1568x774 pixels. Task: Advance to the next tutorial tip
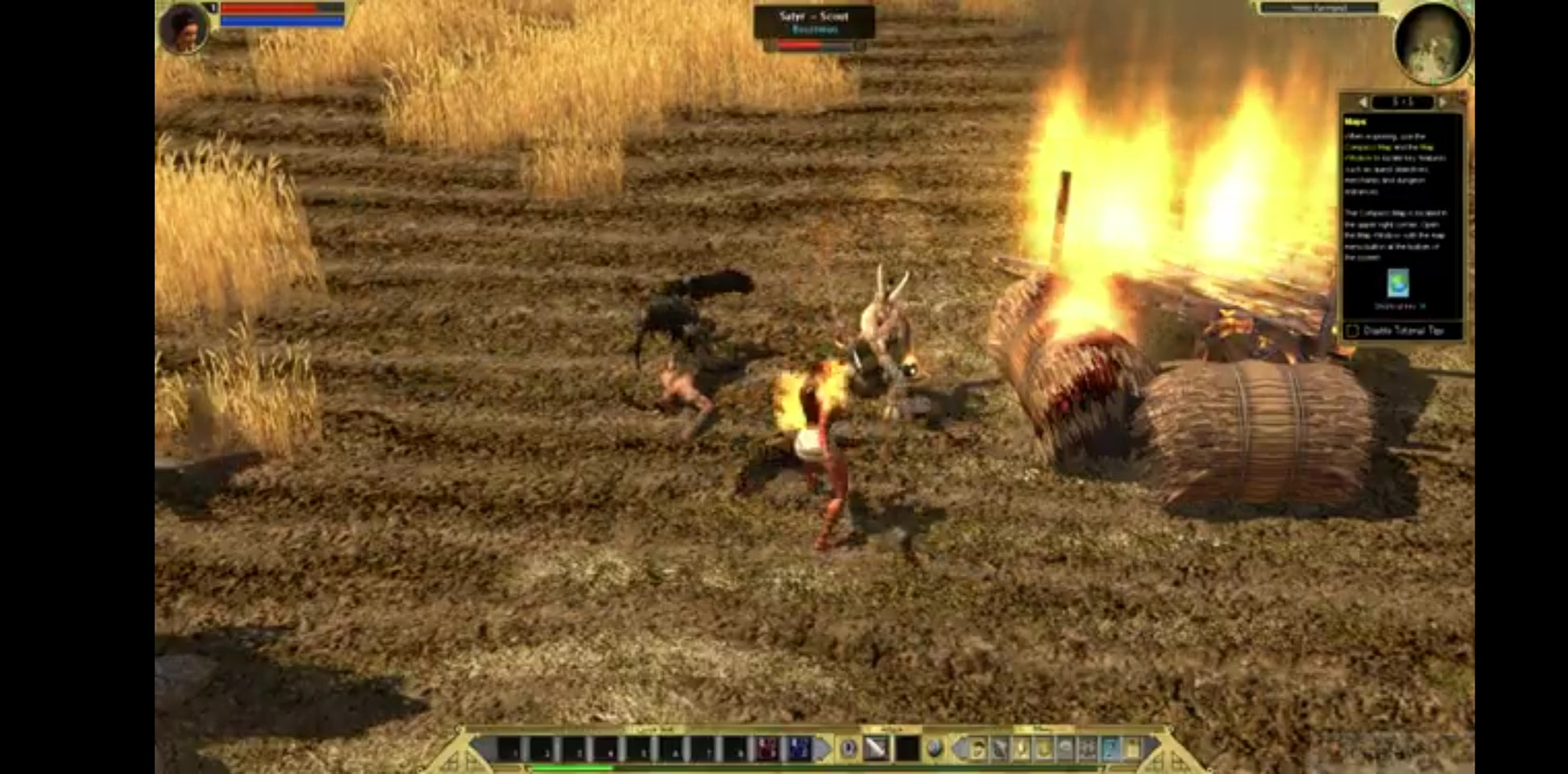coord(1442,102)
